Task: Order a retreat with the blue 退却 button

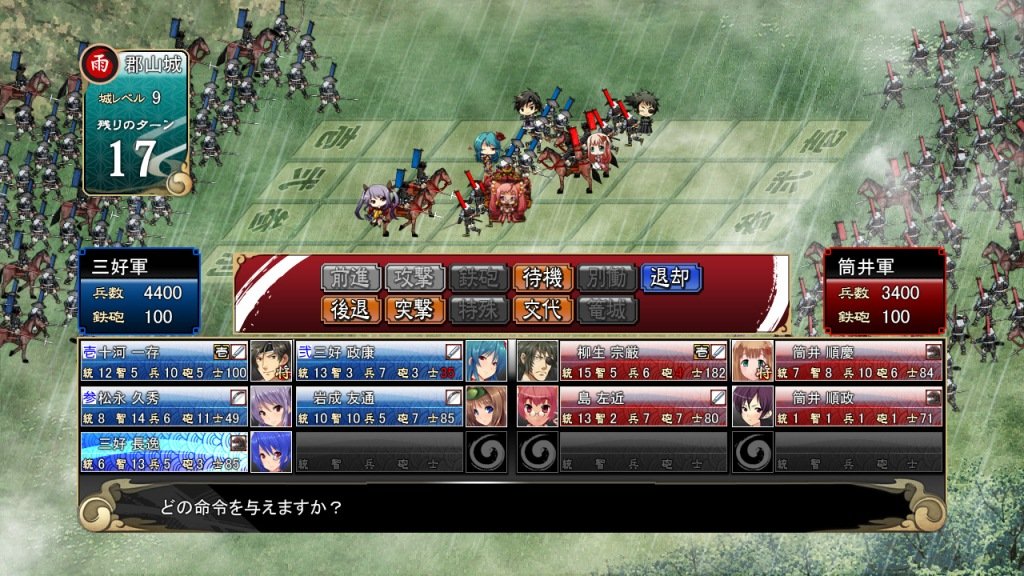Action: (x=671, y=278)
